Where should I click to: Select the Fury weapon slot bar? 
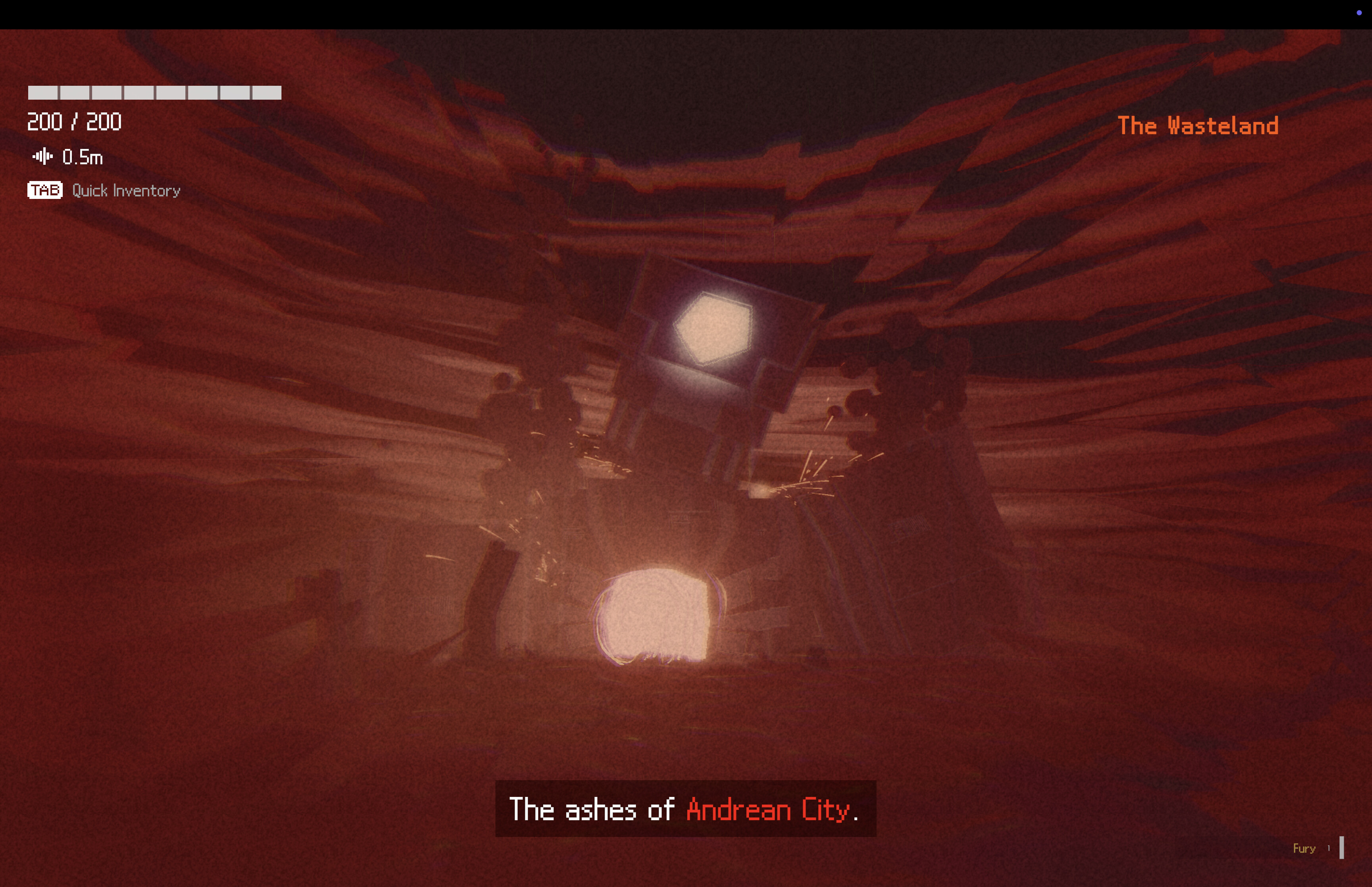(x=1341, y=847)
